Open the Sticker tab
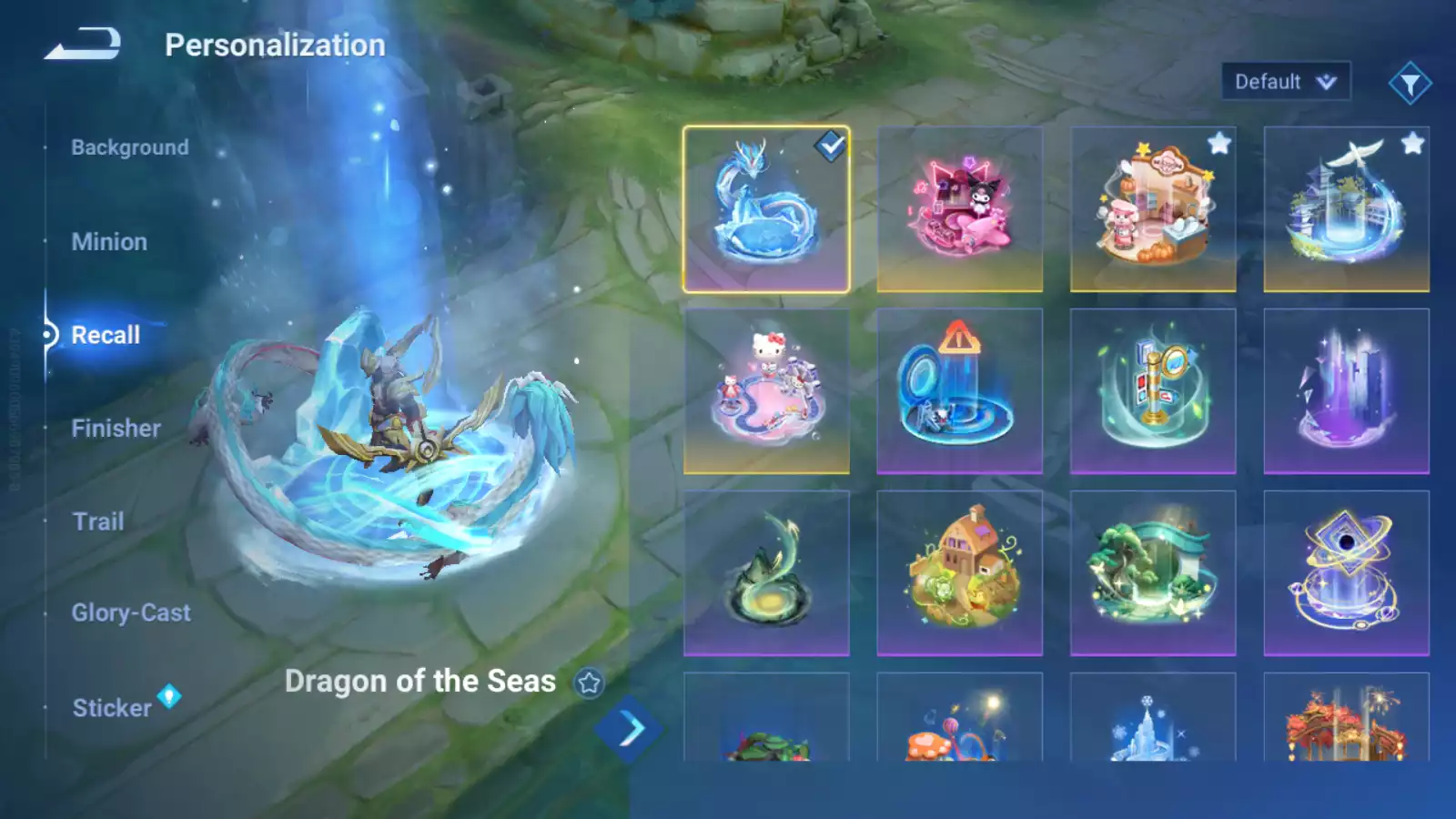Screen dimensions: 1456x819 pyautogui.click(x=112, y=708)
